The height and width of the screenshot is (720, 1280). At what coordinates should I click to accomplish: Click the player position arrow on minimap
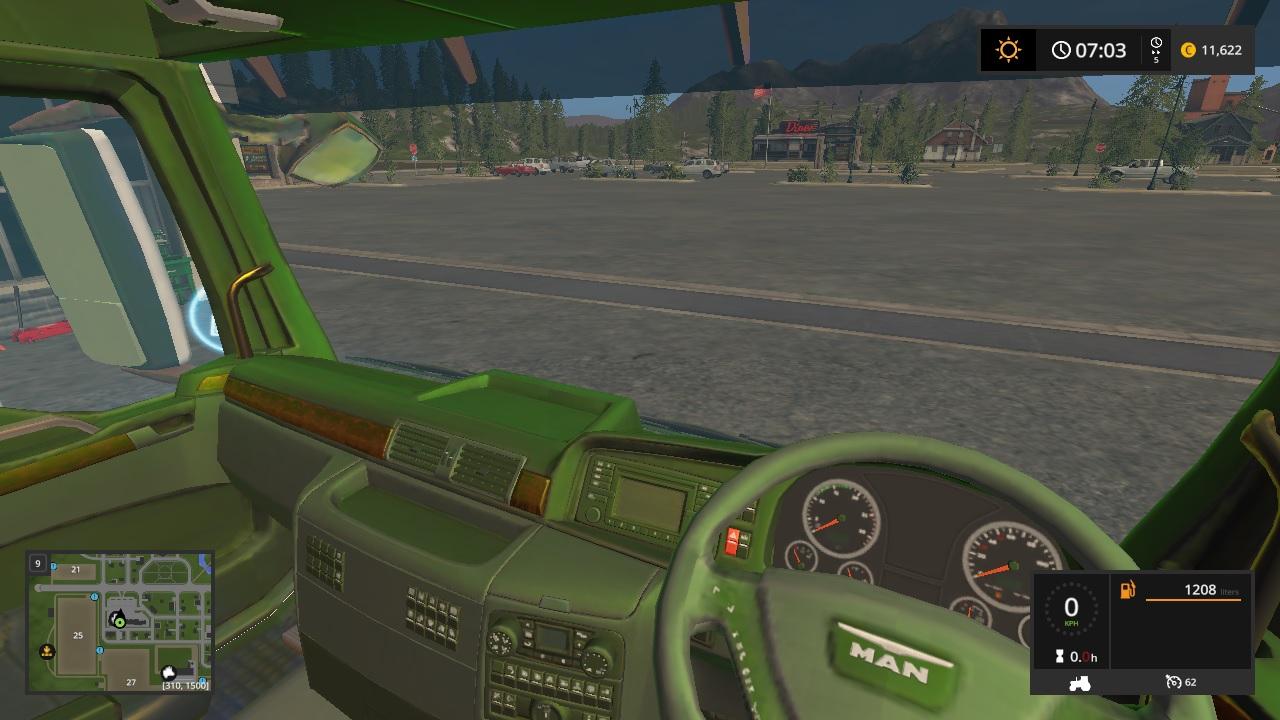pyautogui.click(x=119, y=620)
